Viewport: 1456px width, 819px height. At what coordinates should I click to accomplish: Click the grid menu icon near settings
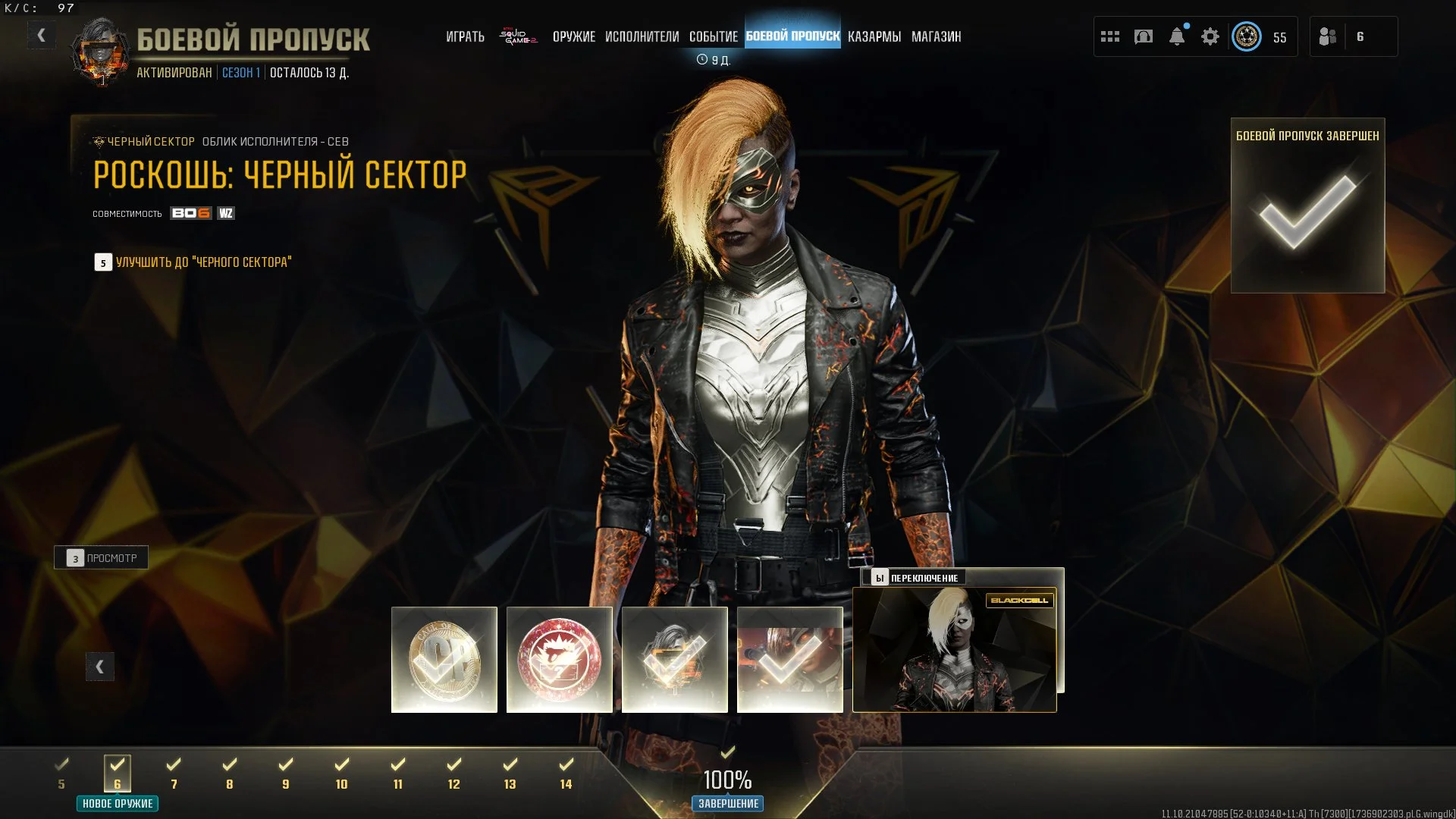click(1109, 36)
